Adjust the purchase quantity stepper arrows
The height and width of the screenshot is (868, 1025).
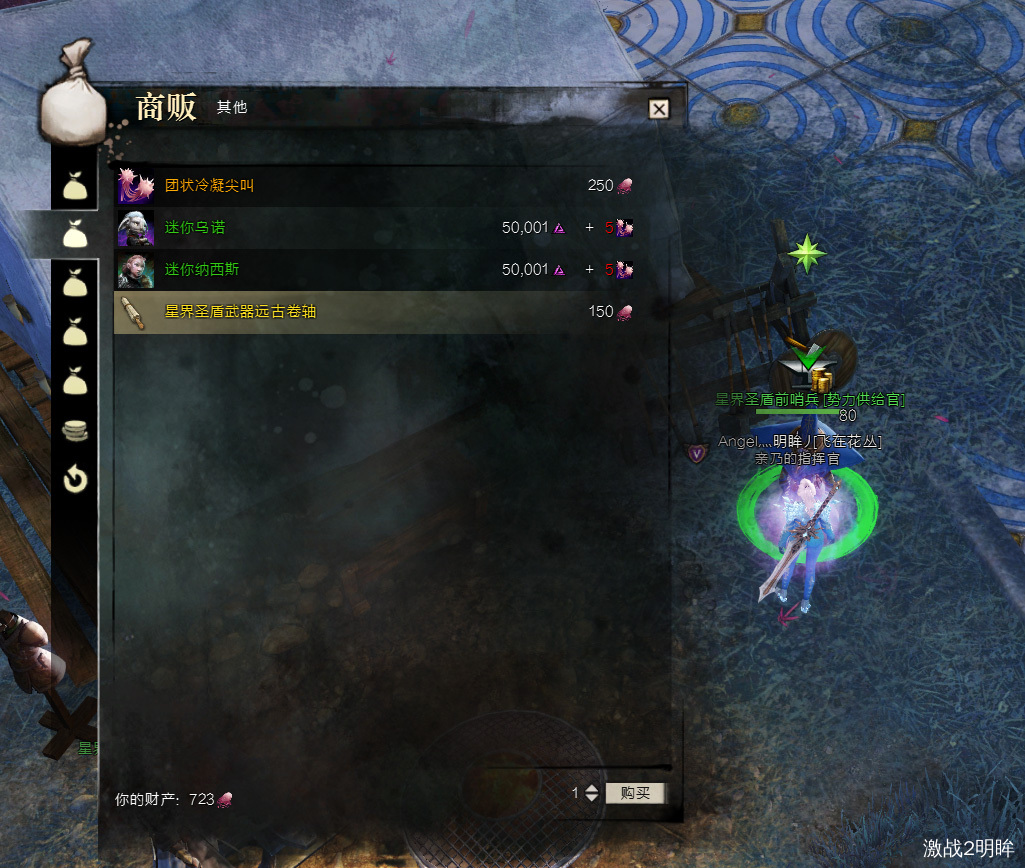[x=591, y=793]
